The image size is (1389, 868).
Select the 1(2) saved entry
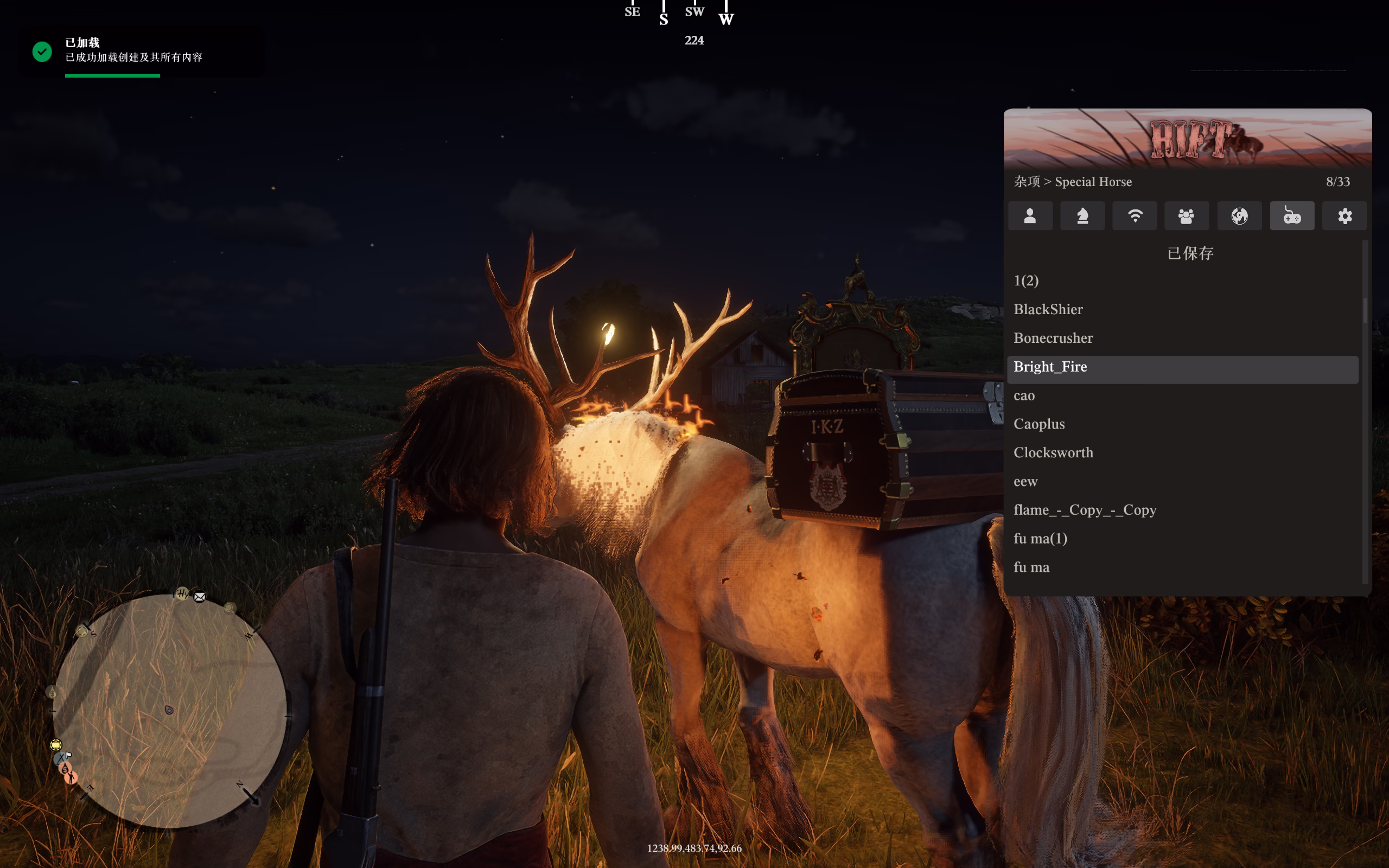(1026, 280)
